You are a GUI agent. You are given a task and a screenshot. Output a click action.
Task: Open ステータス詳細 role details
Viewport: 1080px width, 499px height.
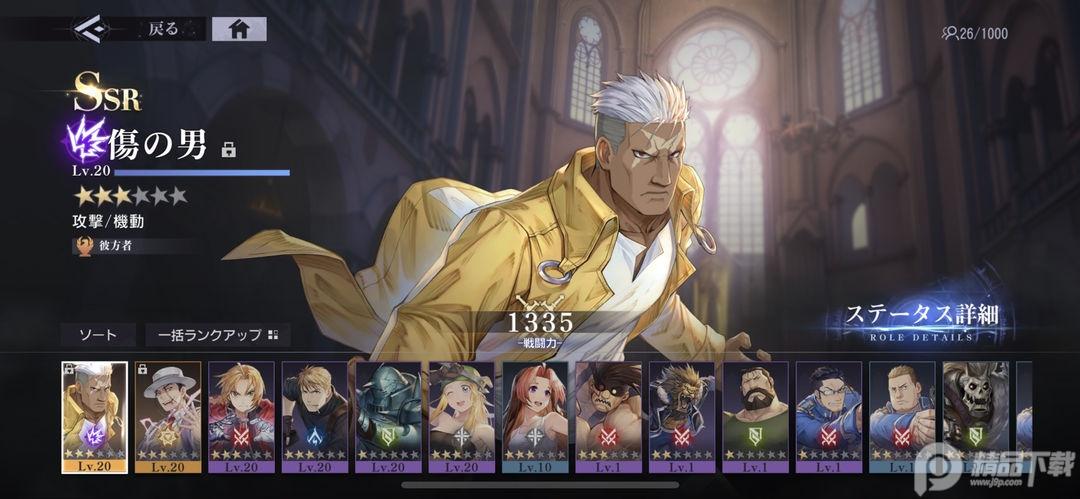click(921, 320)
